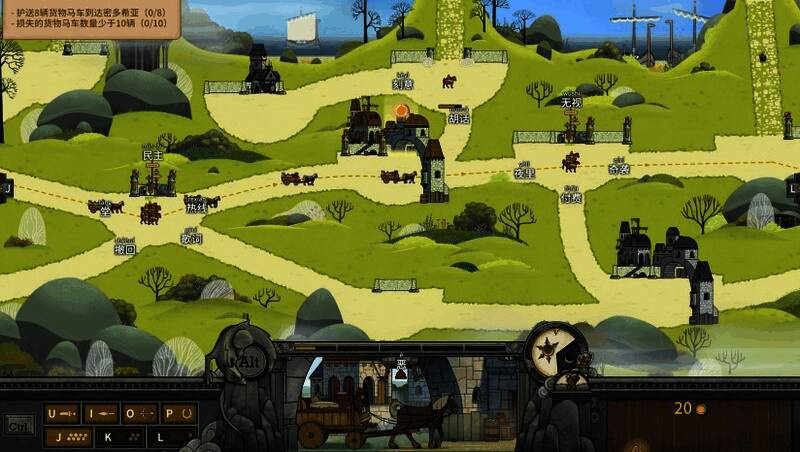Select the K three-dot group slot
This screenshot has width=800, height=452.
click(119, 436)
